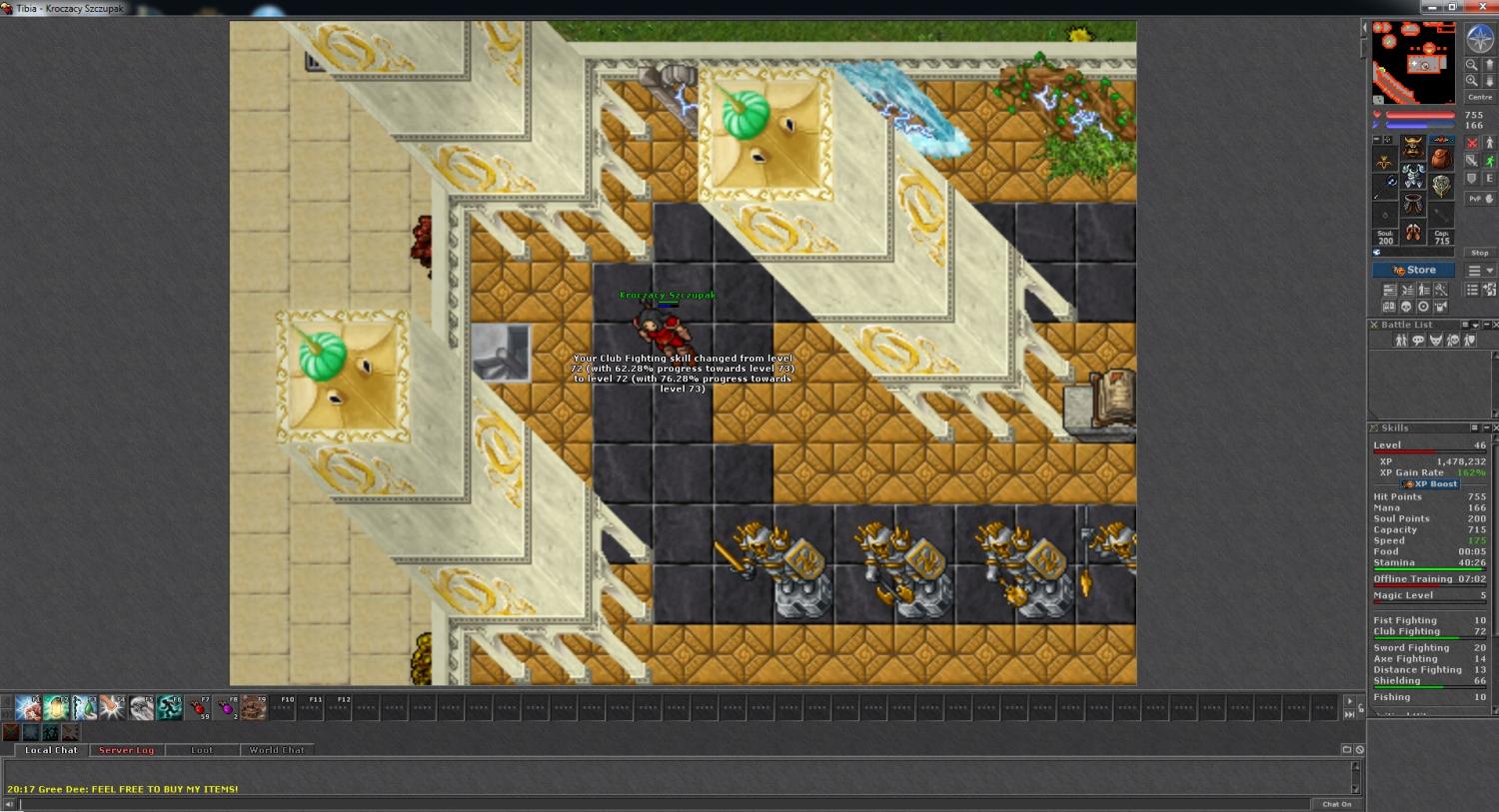Use the purple mana potion on F8
Image resolution: width=1499 pixels, height=812 pixels.
click(227, 708)
